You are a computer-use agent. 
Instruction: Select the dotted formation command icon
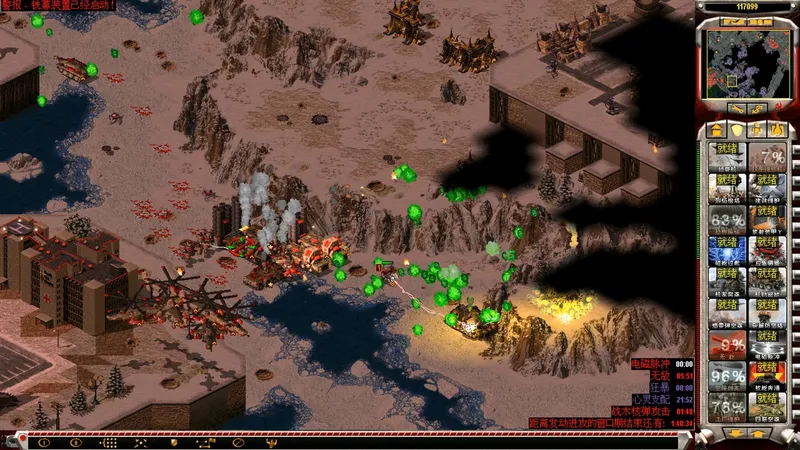[x=109, y=442]
